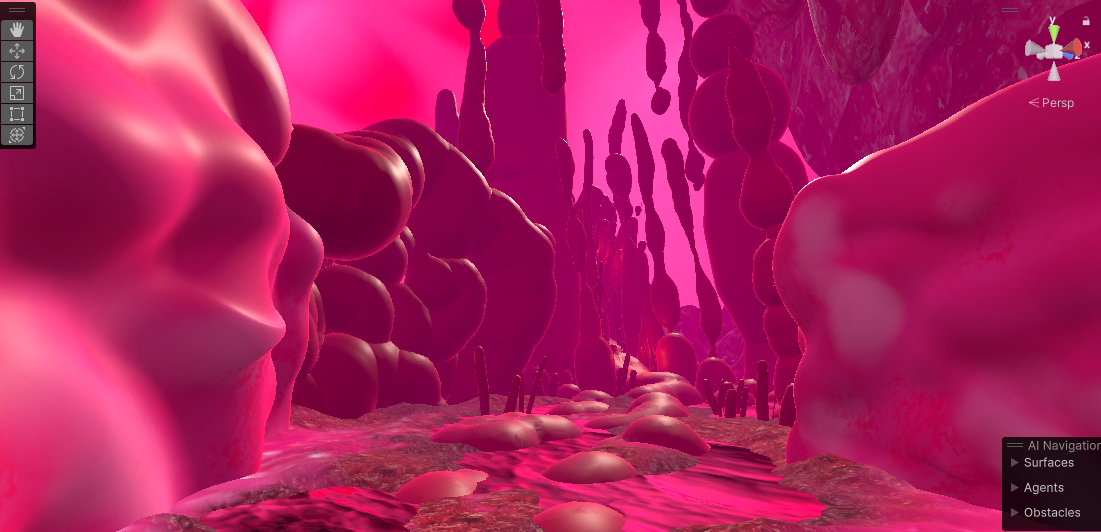Click the AI Navigation overlay header

click(1062, 445)
